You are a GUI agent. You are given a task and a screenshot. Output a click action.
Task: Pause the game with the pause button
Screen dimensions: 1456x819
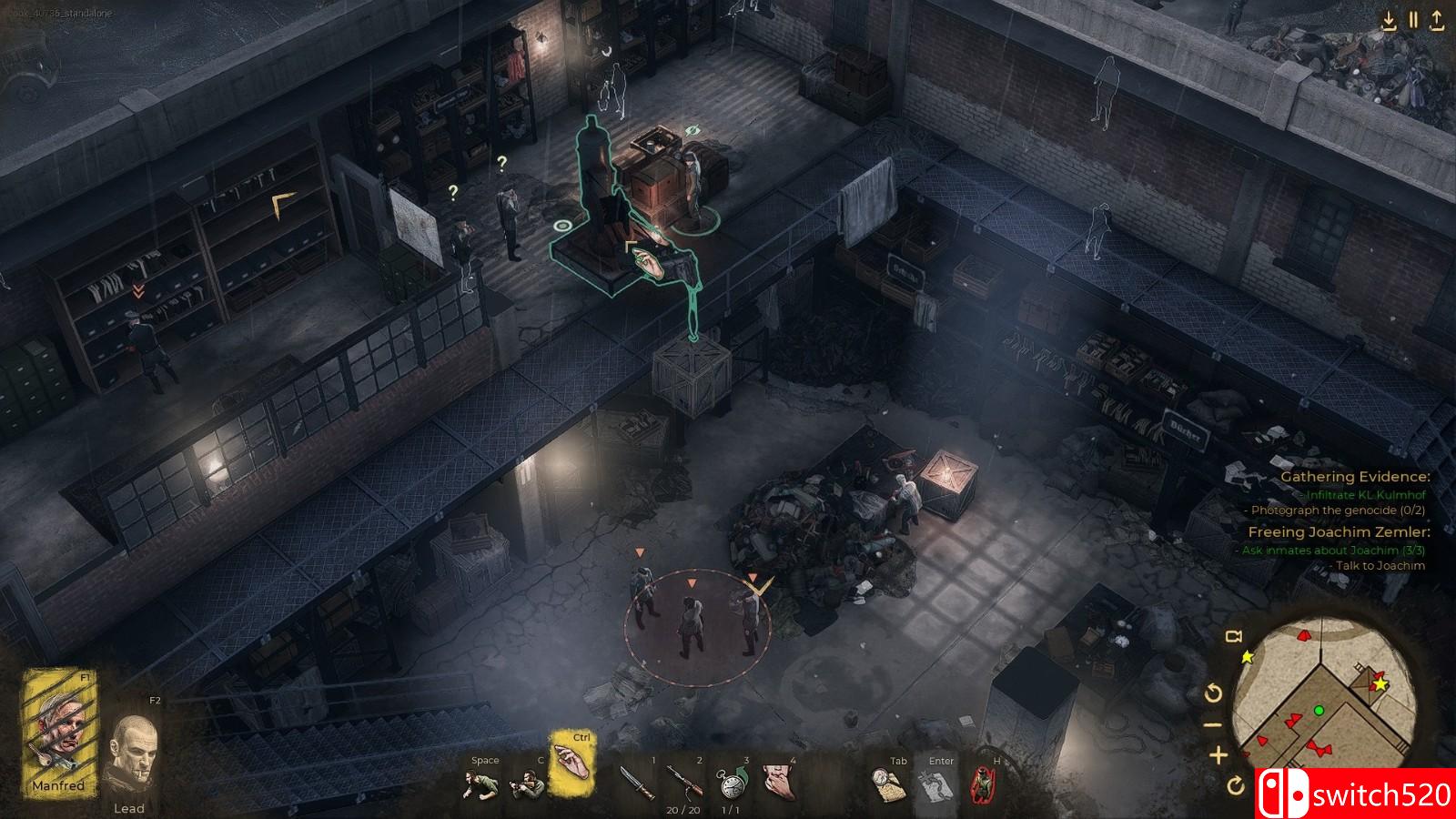[x=1413, y=20]
